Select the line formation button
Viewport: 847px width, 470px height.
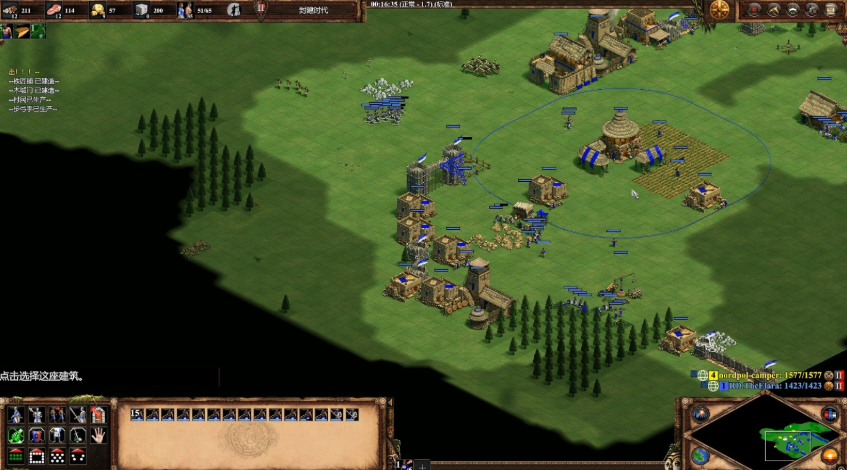(15, 456)
